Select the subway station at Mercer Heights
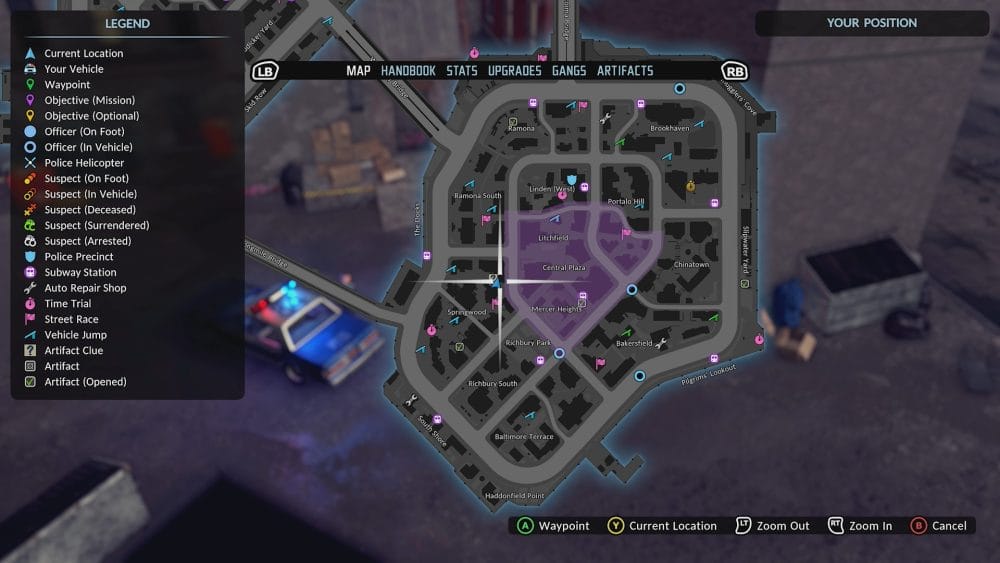The width and height of the screenshot is (1000, 563). pyautogui.click(x=583, y=296)
